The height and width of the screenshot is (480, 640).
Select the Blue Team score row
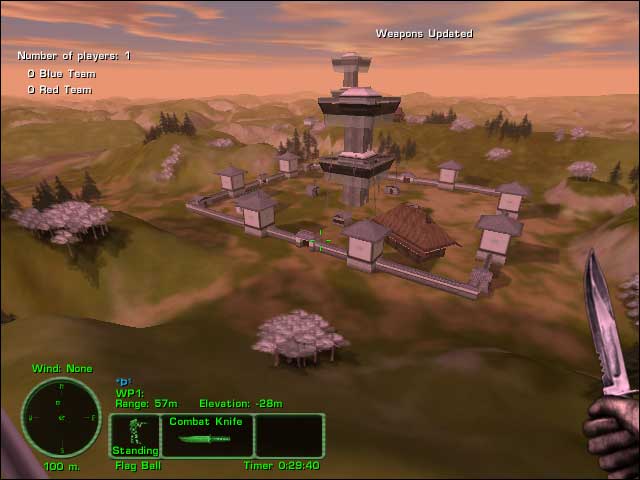tap(60, 73)
